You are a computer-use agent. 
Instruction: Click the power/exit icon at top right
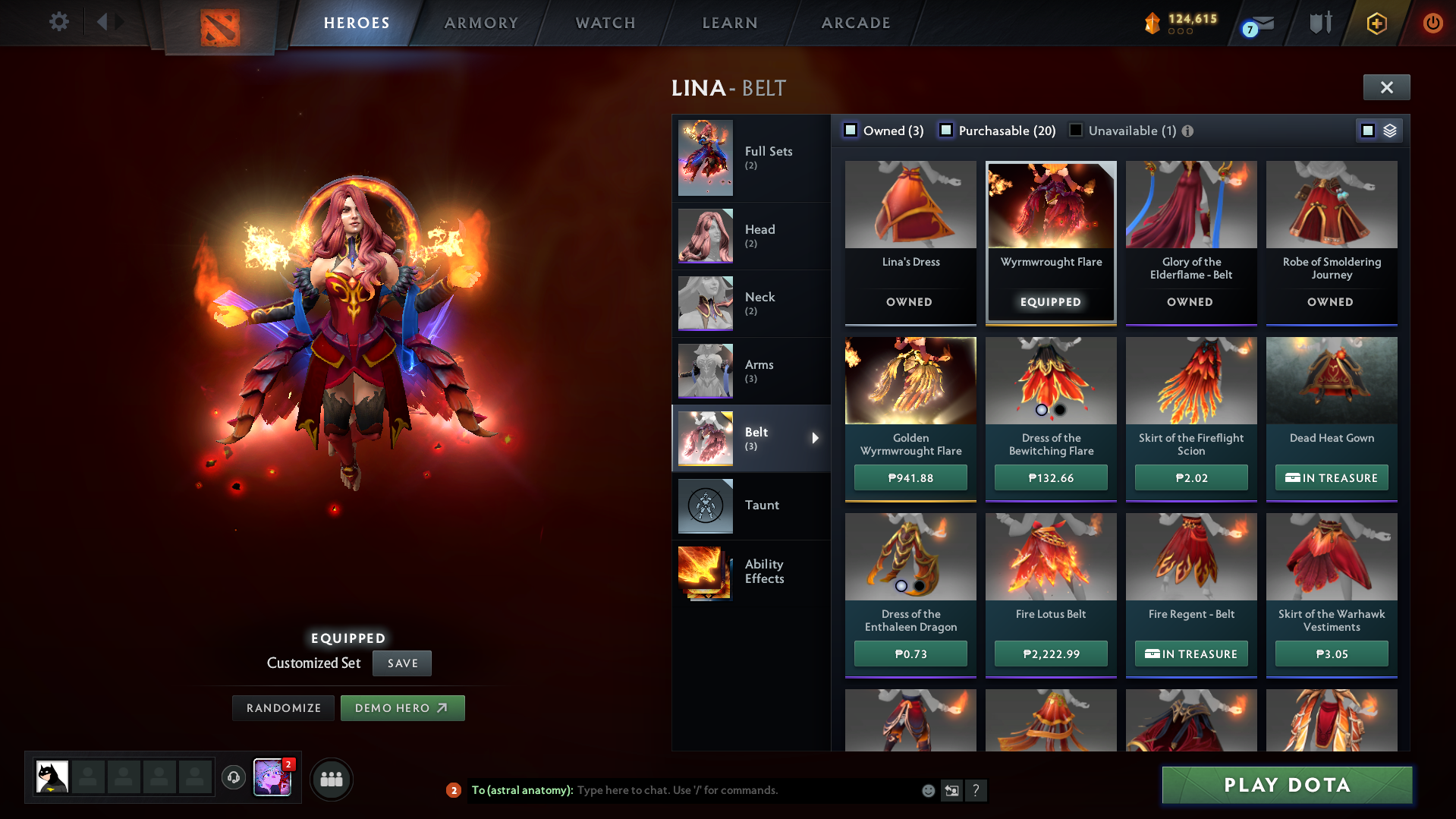tap(1432, 23)
